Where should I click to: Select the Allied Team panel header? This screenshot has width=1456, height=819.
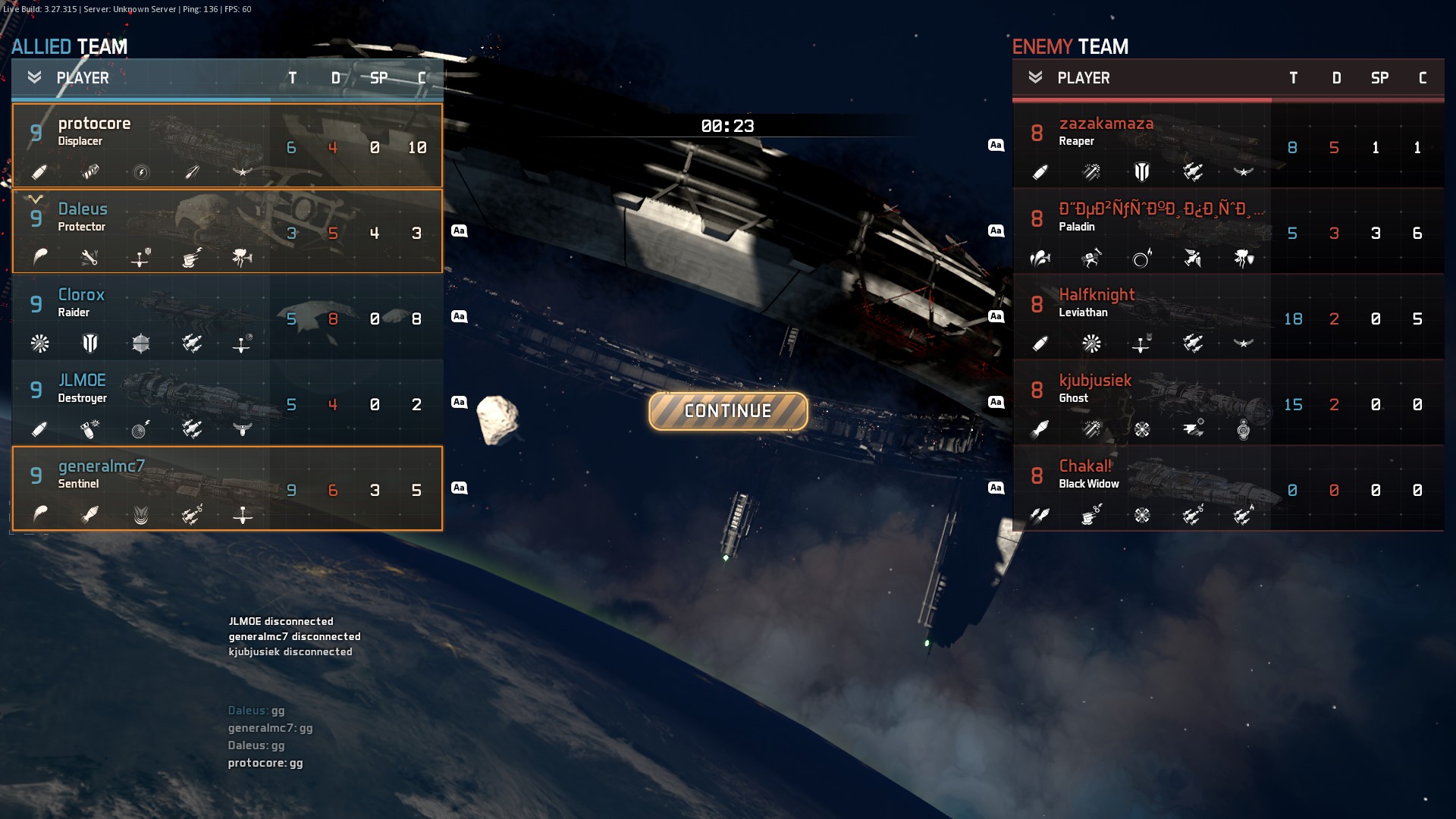(x=69, y=47)
